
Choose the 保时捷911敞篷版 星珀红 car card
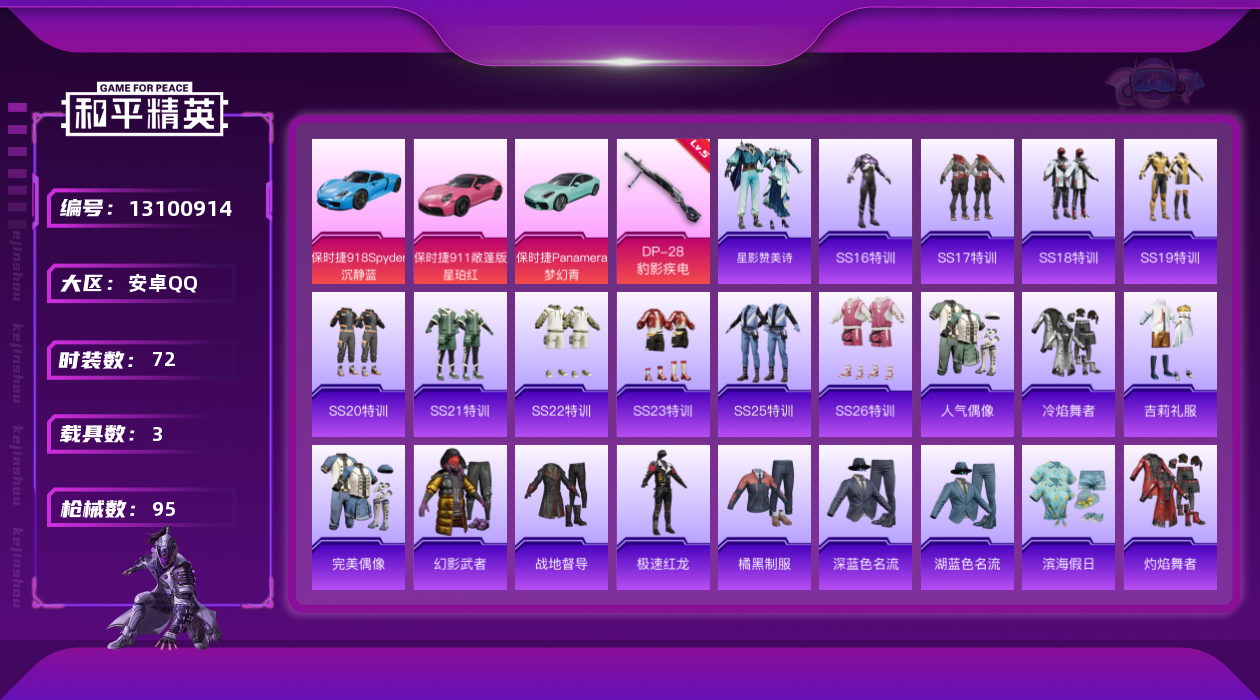point(460,211)
